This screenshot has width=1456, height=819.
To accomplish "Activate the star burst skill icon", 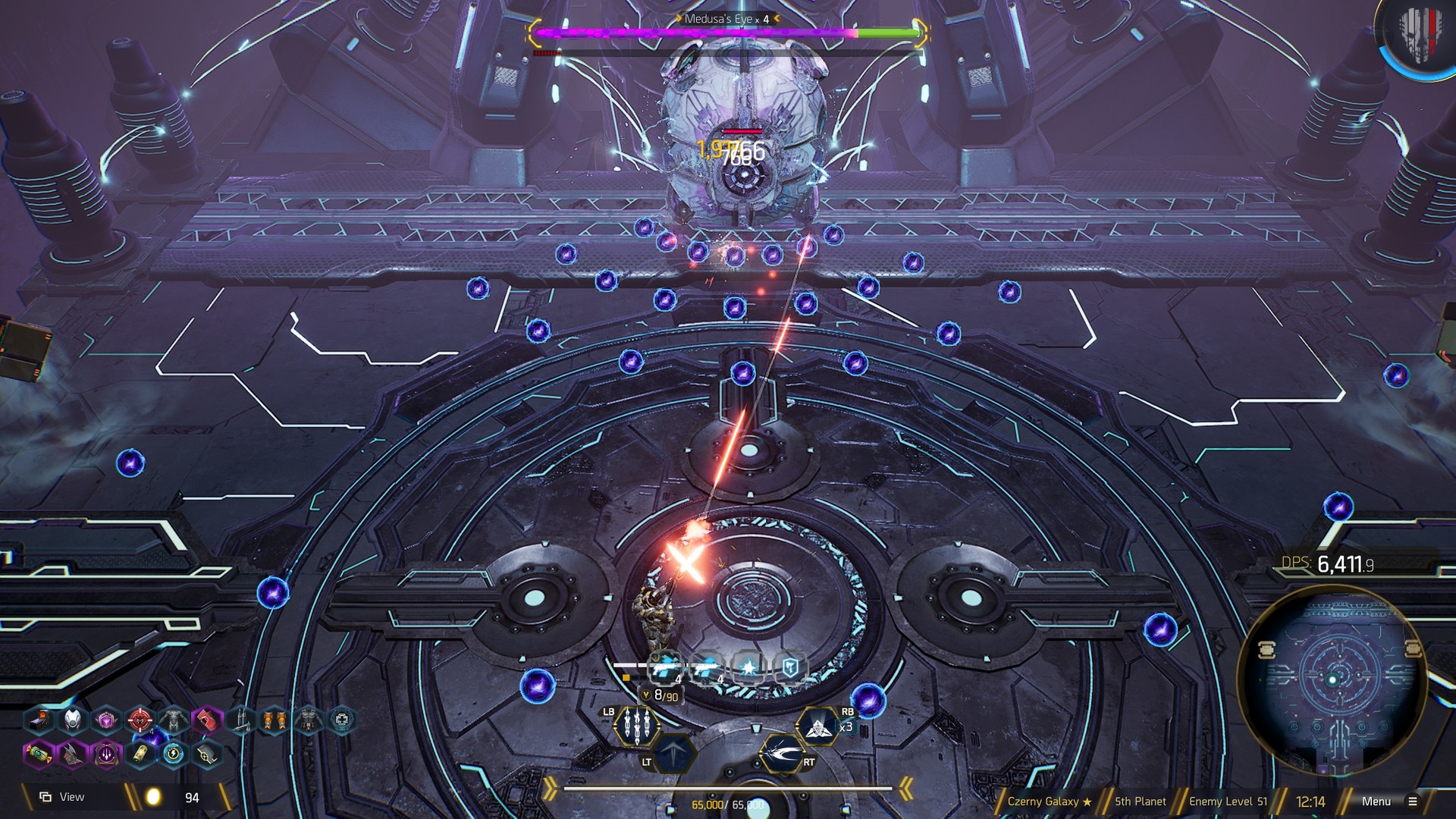I will coord(749,667).
